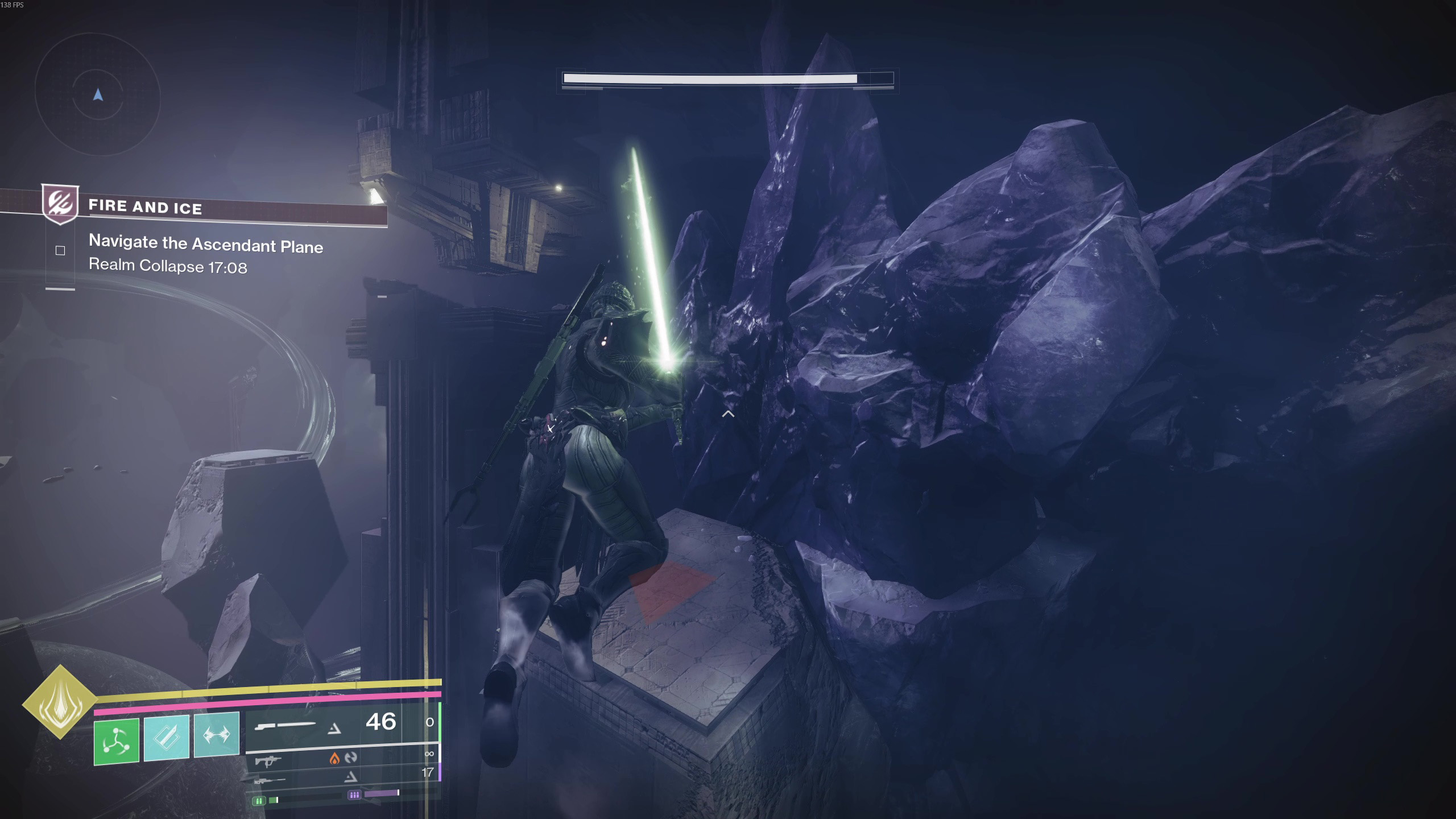Image resolution: width=1456 pixels, height=819 pixels.
Task: Activate the double-arrow class ability icon
Action: coord(217,735)
